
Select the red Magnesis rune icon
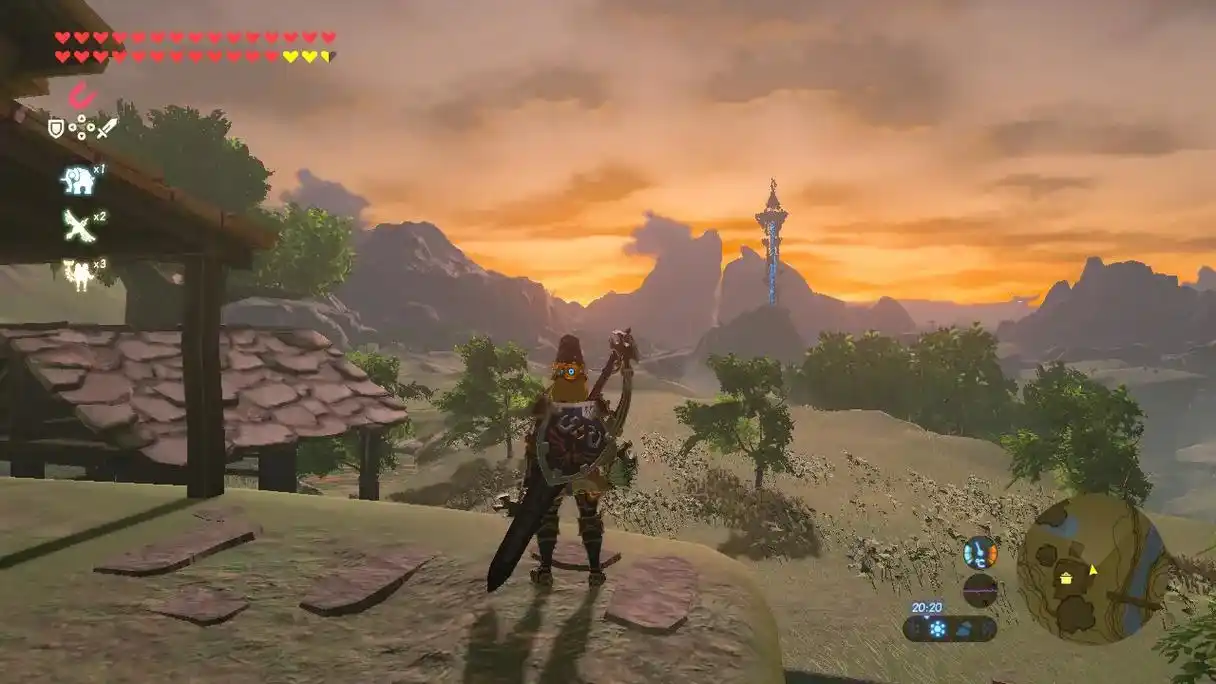tap(81, 95)
